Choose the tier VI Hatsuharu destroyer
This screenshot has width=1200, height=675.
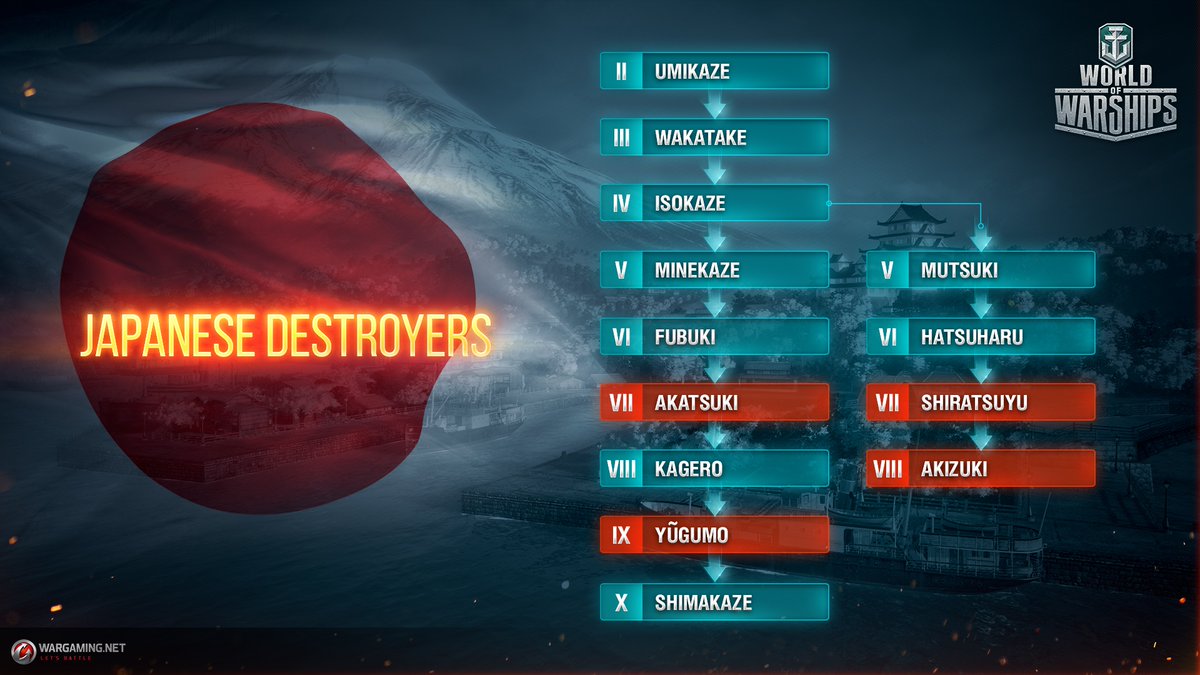(x=981, y=336)
